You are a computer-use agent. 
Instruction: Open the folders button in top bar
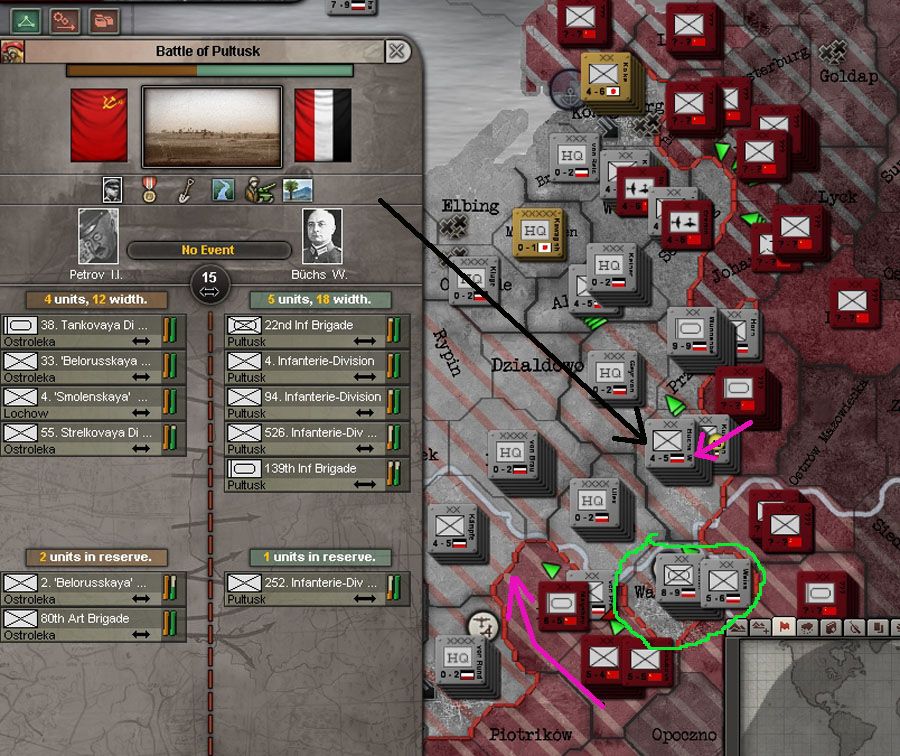(x=104, y=19)
